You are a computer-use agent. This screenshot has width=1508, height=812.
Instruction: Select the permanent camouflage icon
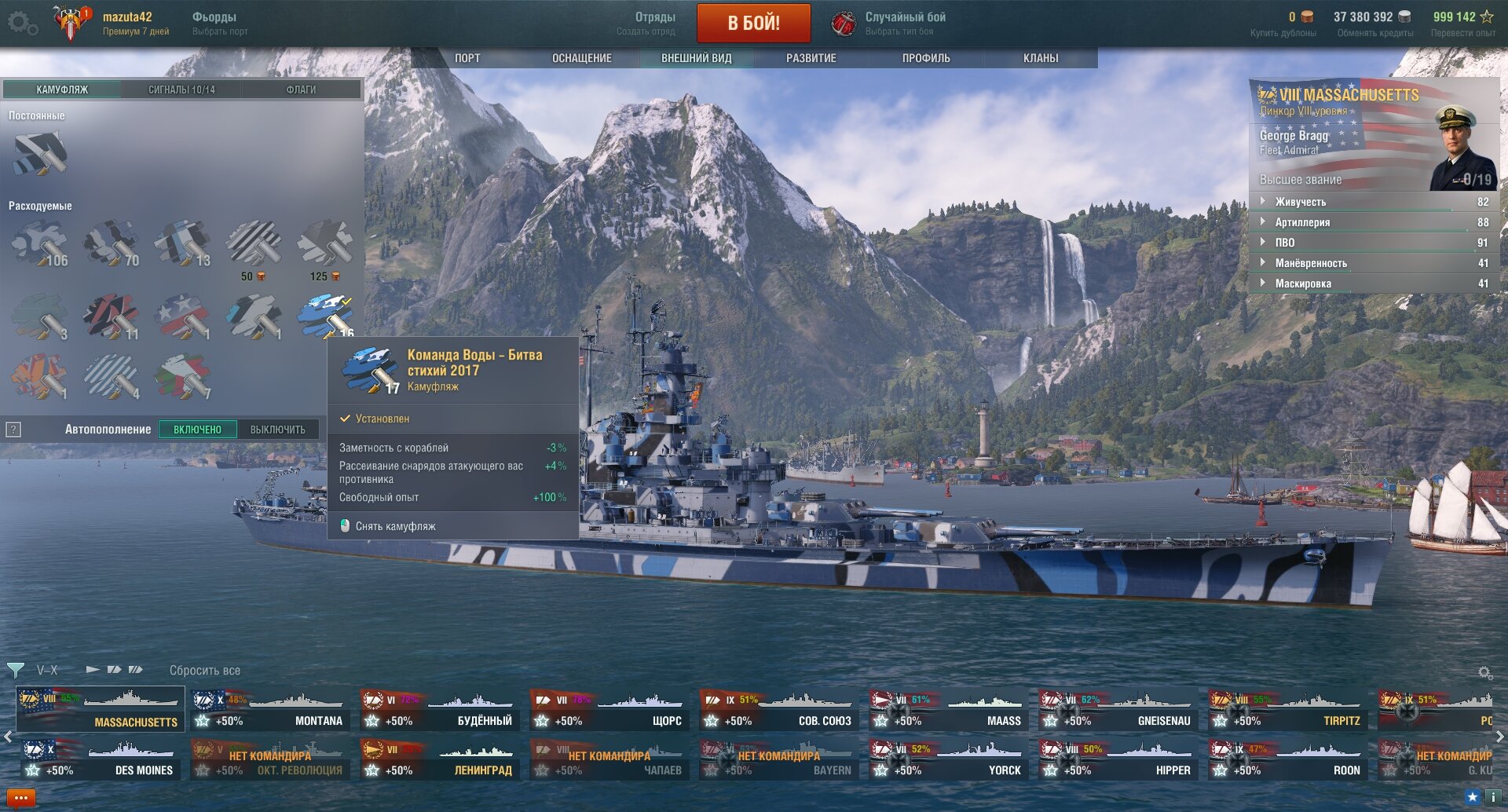tap(40, 153)
